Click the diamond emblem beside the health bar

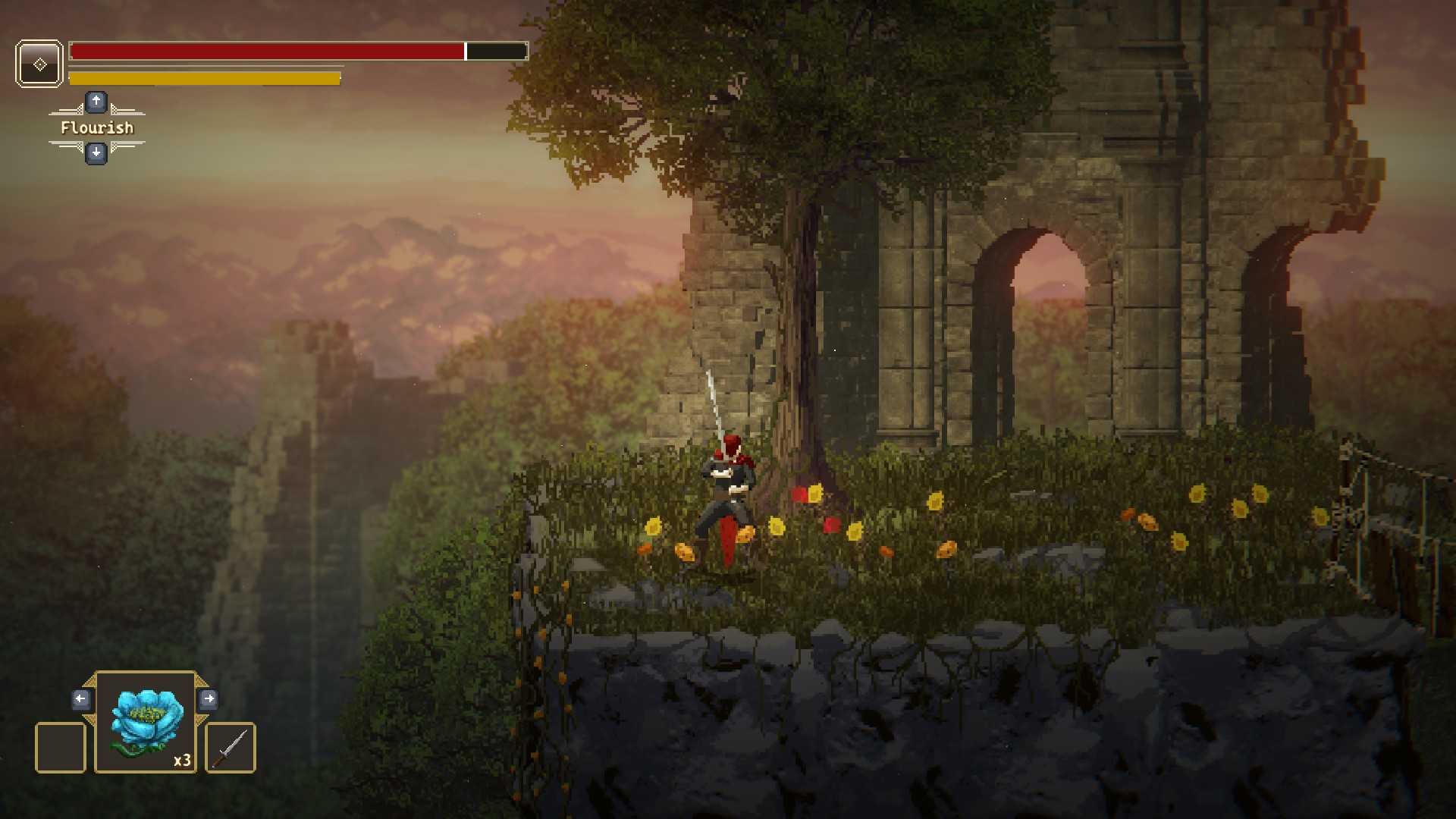pos(39,64)
